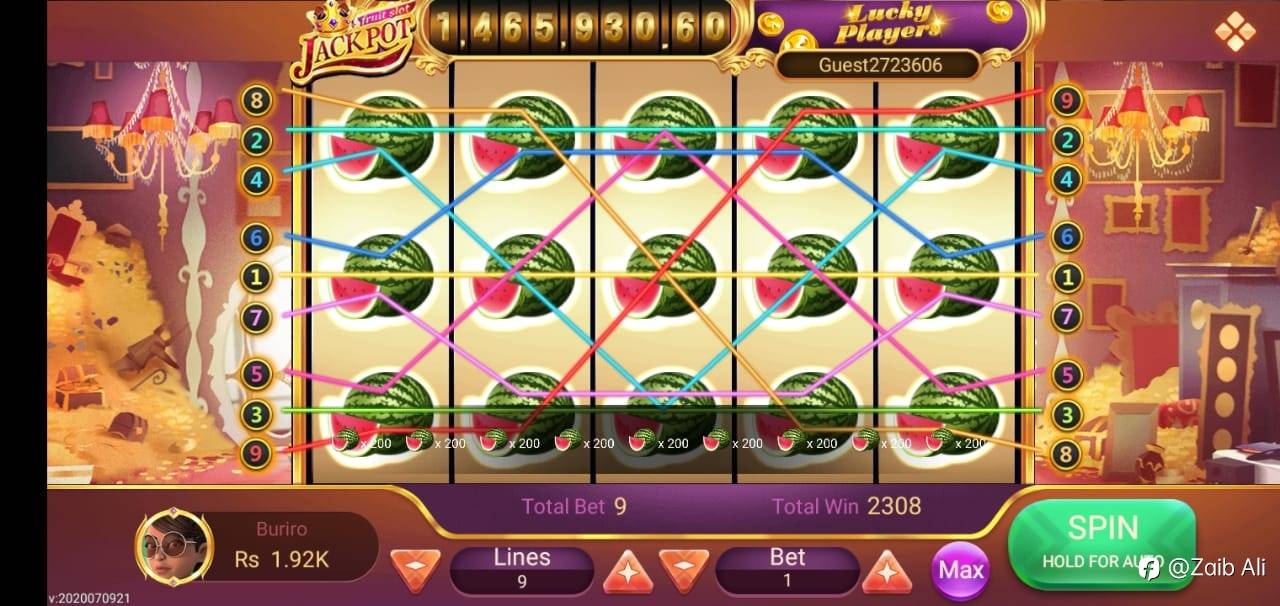Open the four-diamond menu icon

tap(1234, 32)
